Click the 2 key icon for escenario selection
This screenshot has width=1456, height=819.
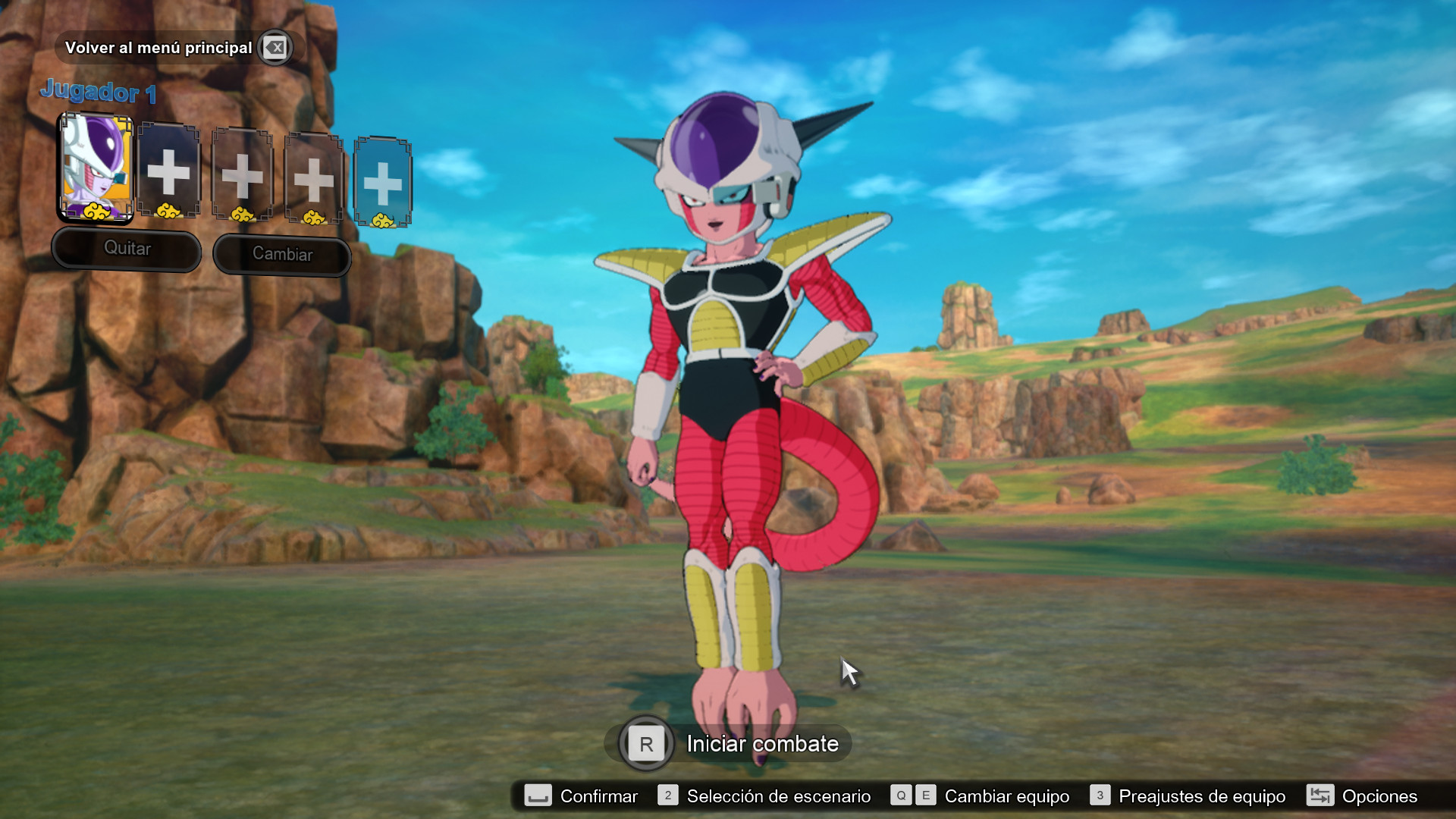pos(668,796)
